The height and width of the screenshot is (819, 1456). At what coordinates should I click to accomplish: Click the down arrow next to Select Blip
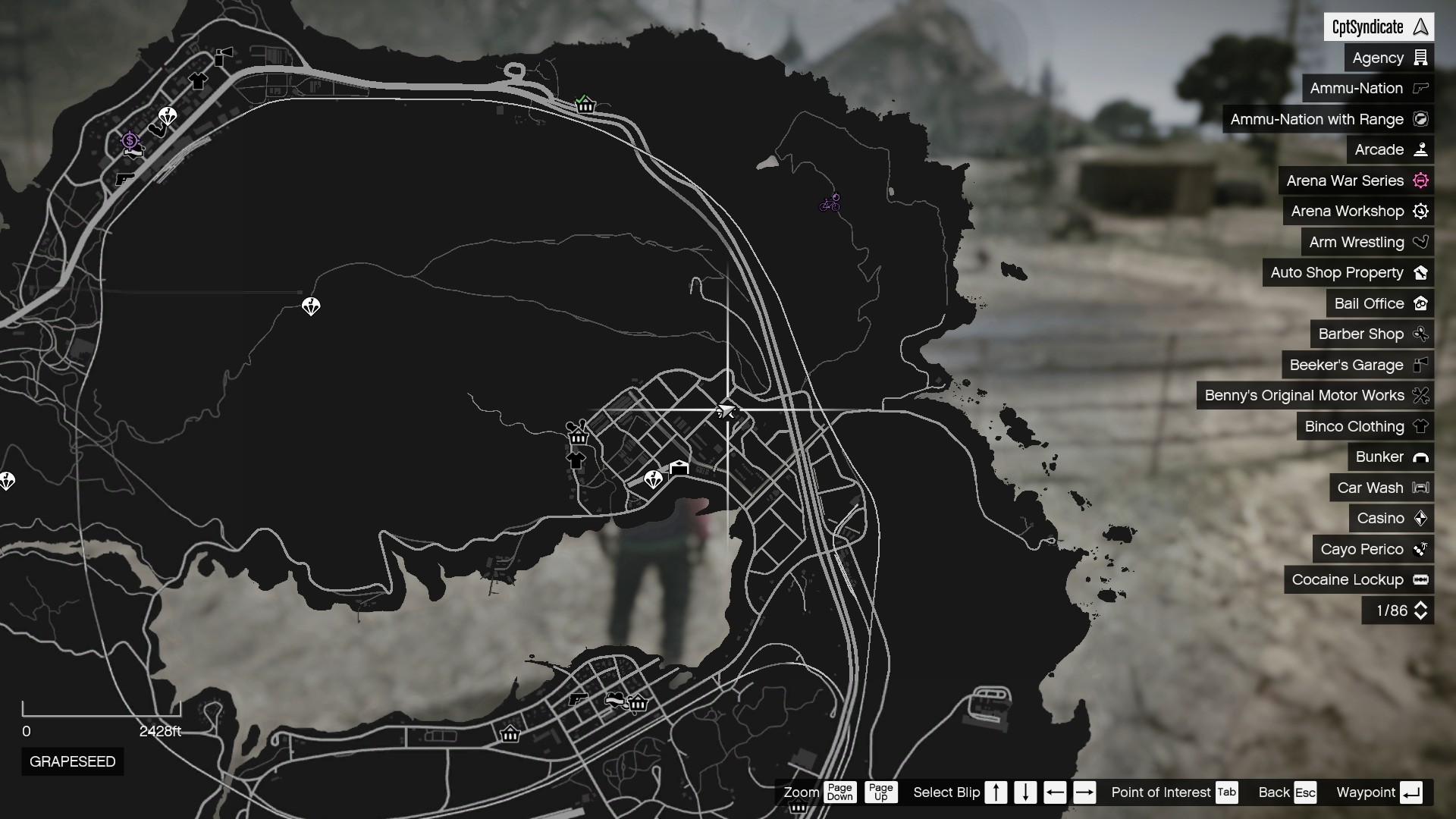click(x=1025, y=792)
